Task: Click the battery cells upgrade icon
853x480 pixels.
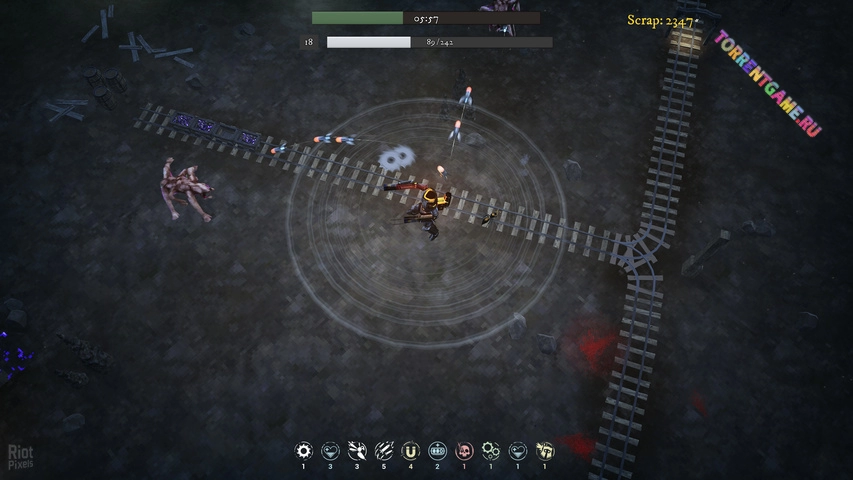Action: [437, 450]
